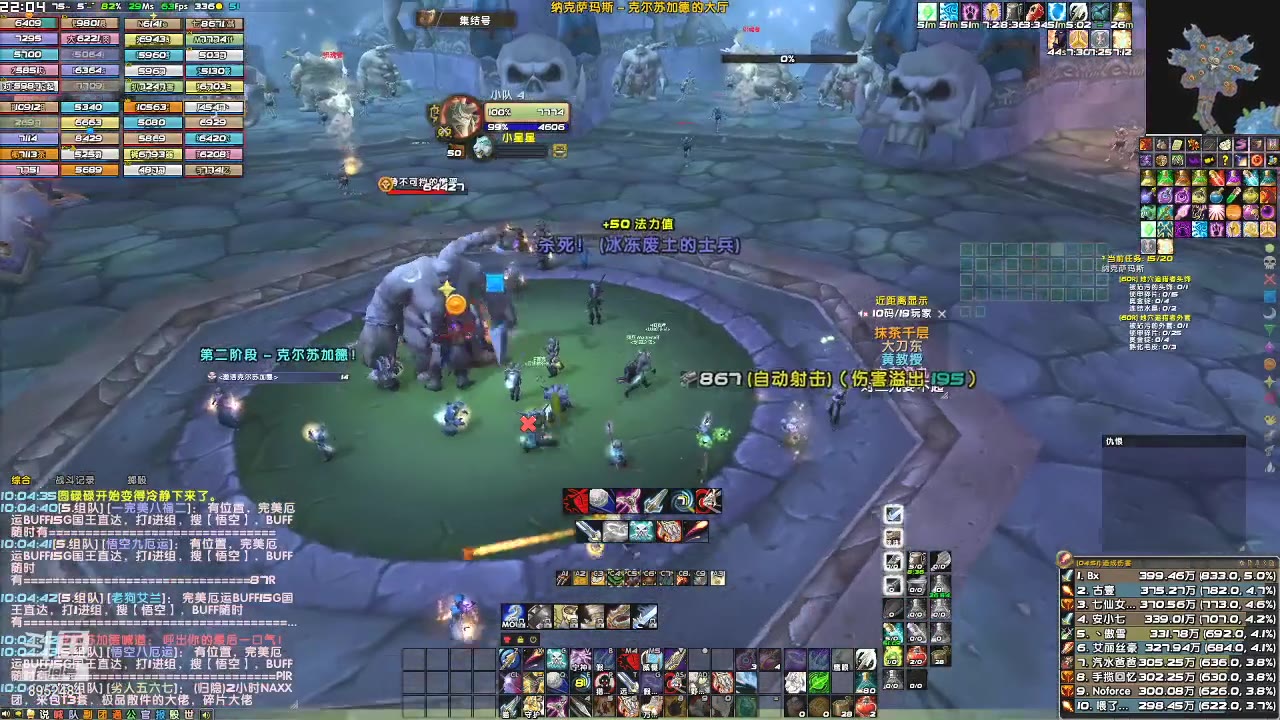
Task: Switch to the 综合 chat tab
Action: coord(21,479)
